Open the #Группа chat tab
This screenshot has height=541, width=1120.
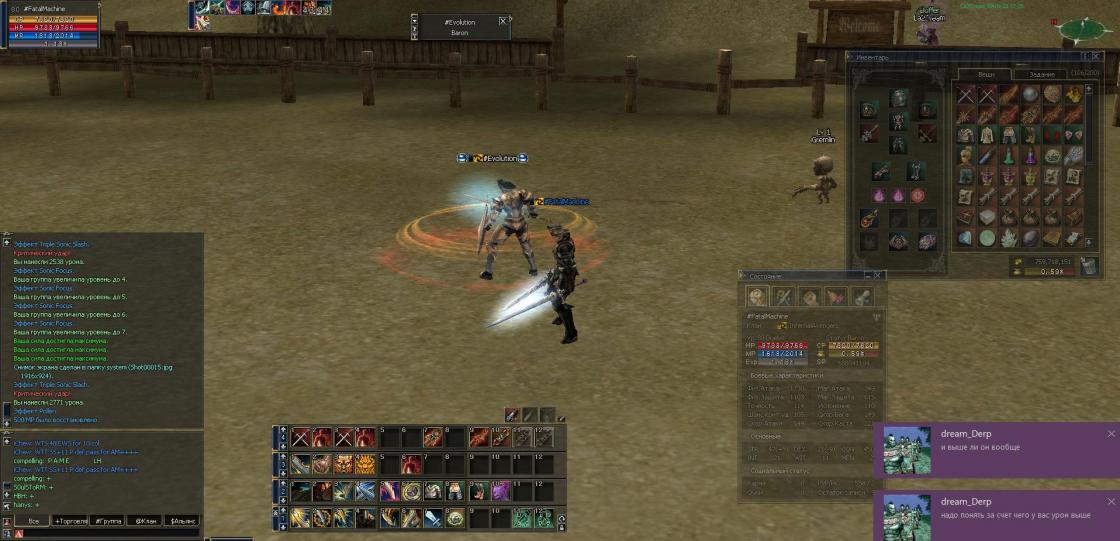(108, 521)
